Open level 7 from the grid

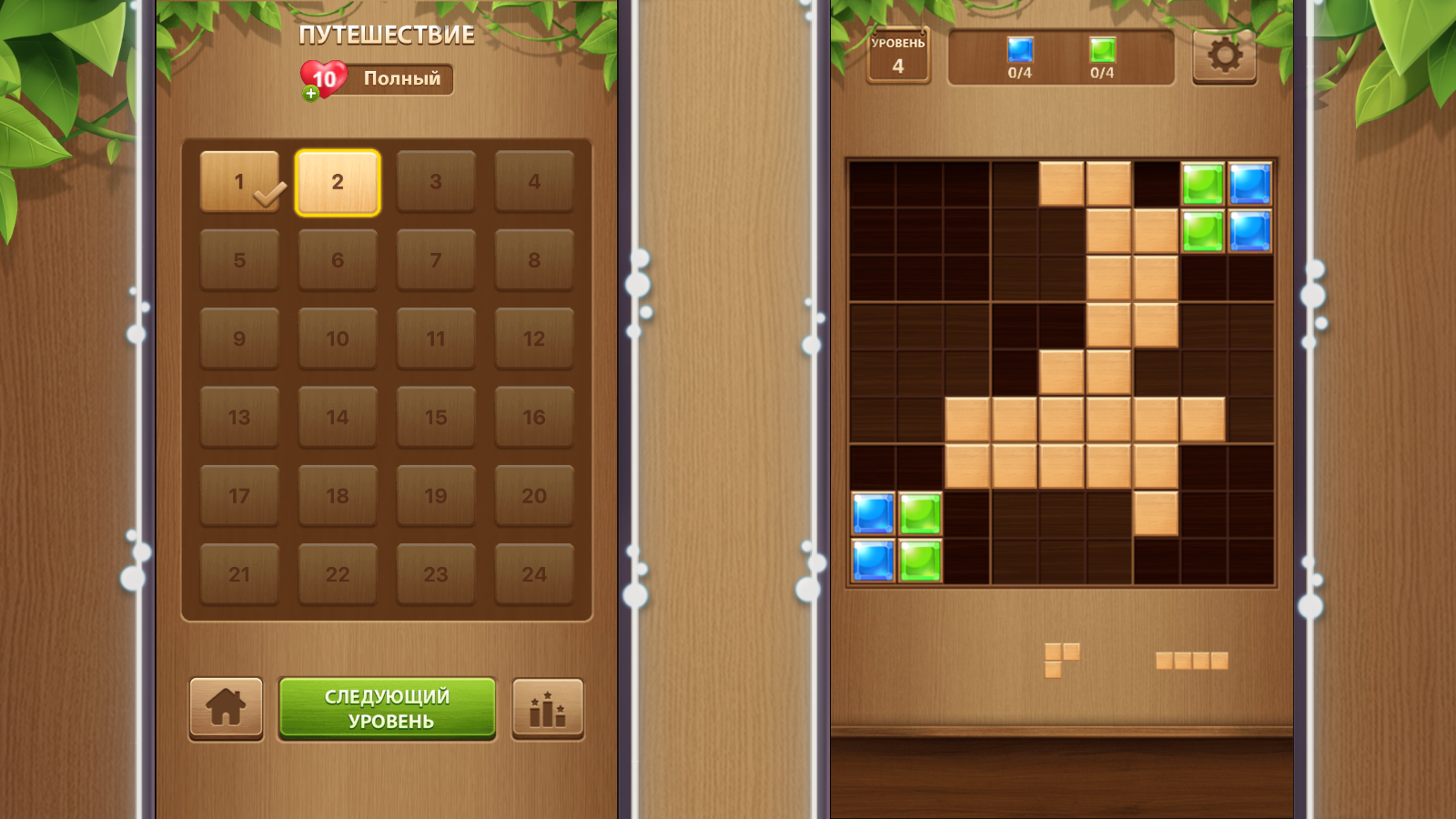[x=436, y=259]
